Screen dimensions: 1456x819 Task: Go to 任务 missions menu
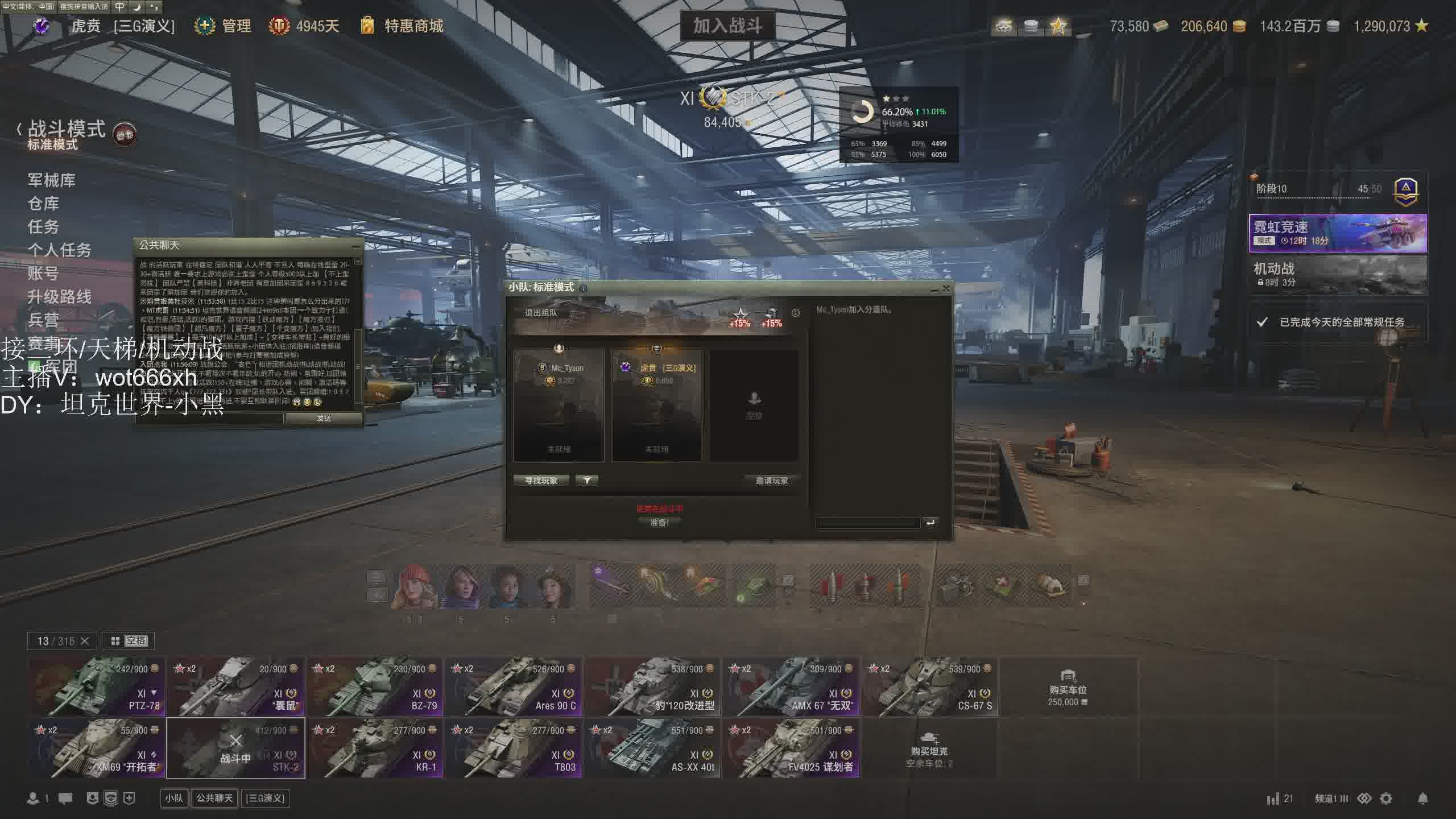(x=43, y=227)
